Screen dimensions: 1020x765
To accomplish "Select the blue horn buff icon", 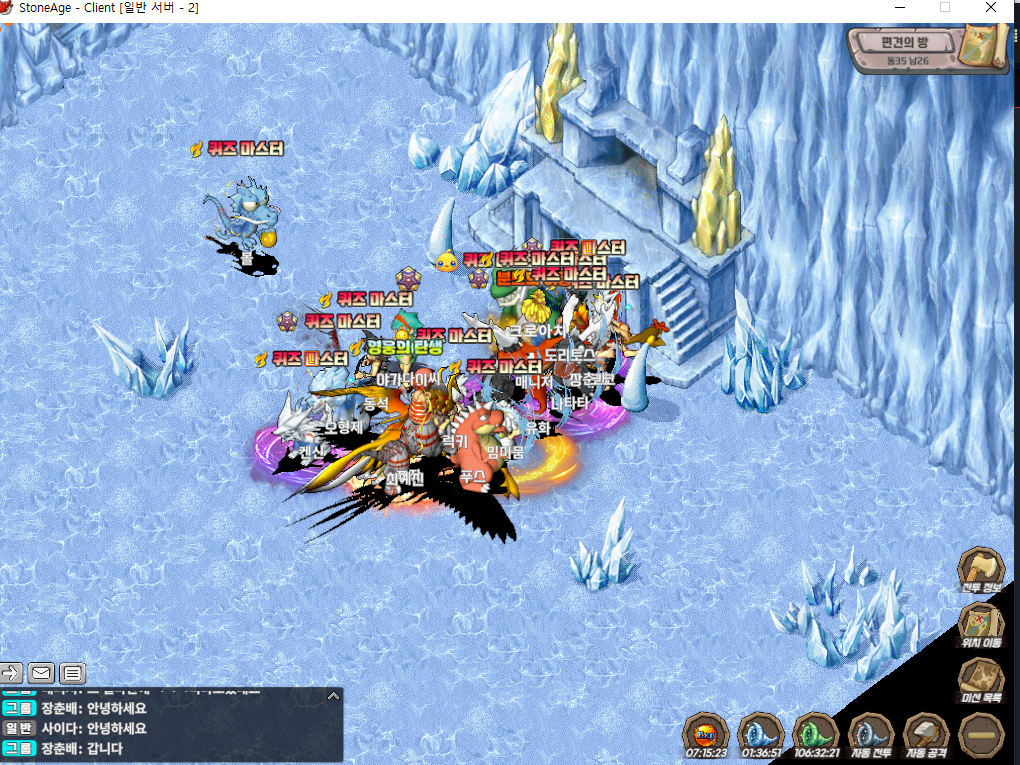I will pos(761,735).
